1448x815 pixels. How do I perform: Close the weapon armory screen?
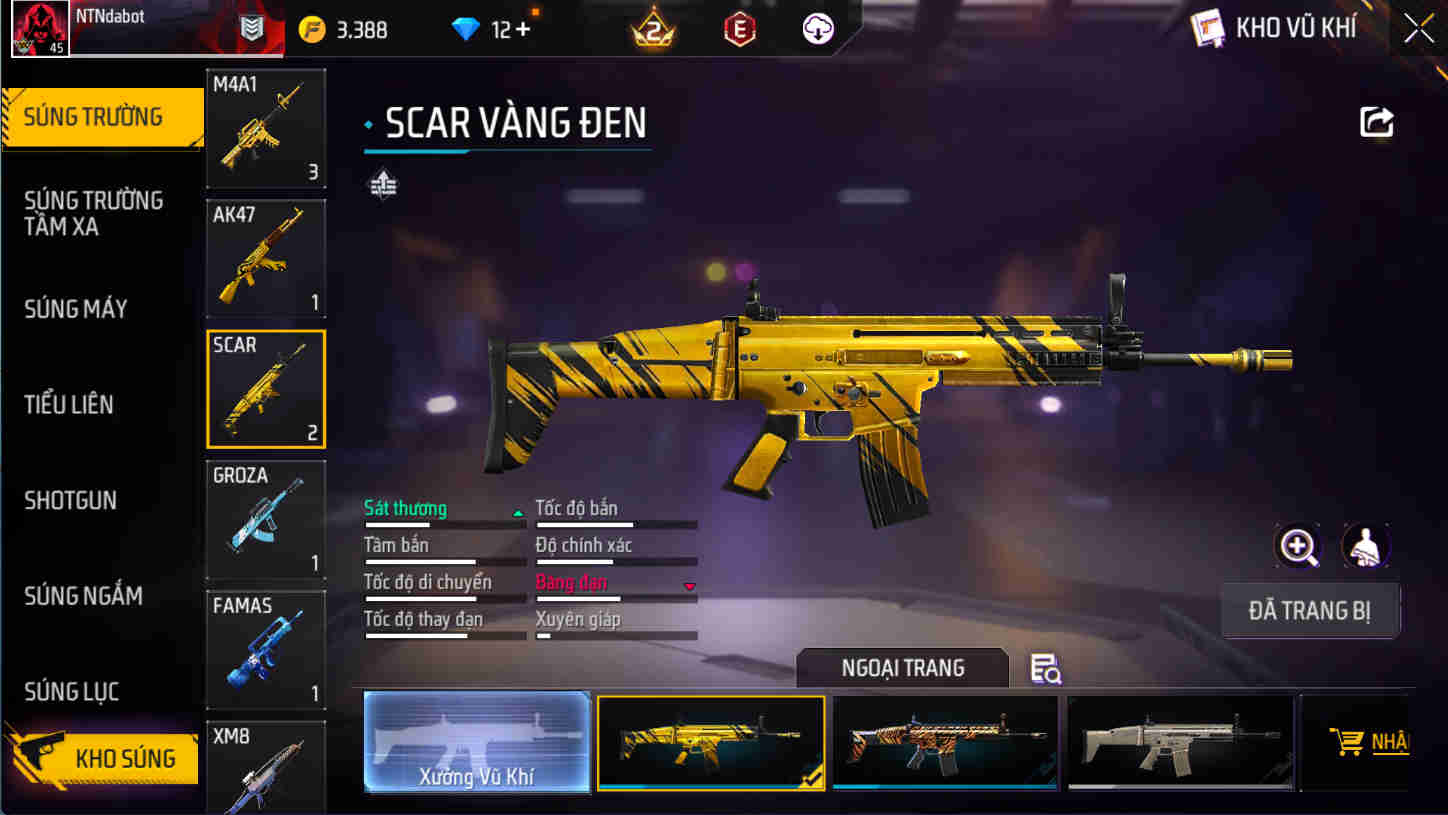(x=1418, y=29)
